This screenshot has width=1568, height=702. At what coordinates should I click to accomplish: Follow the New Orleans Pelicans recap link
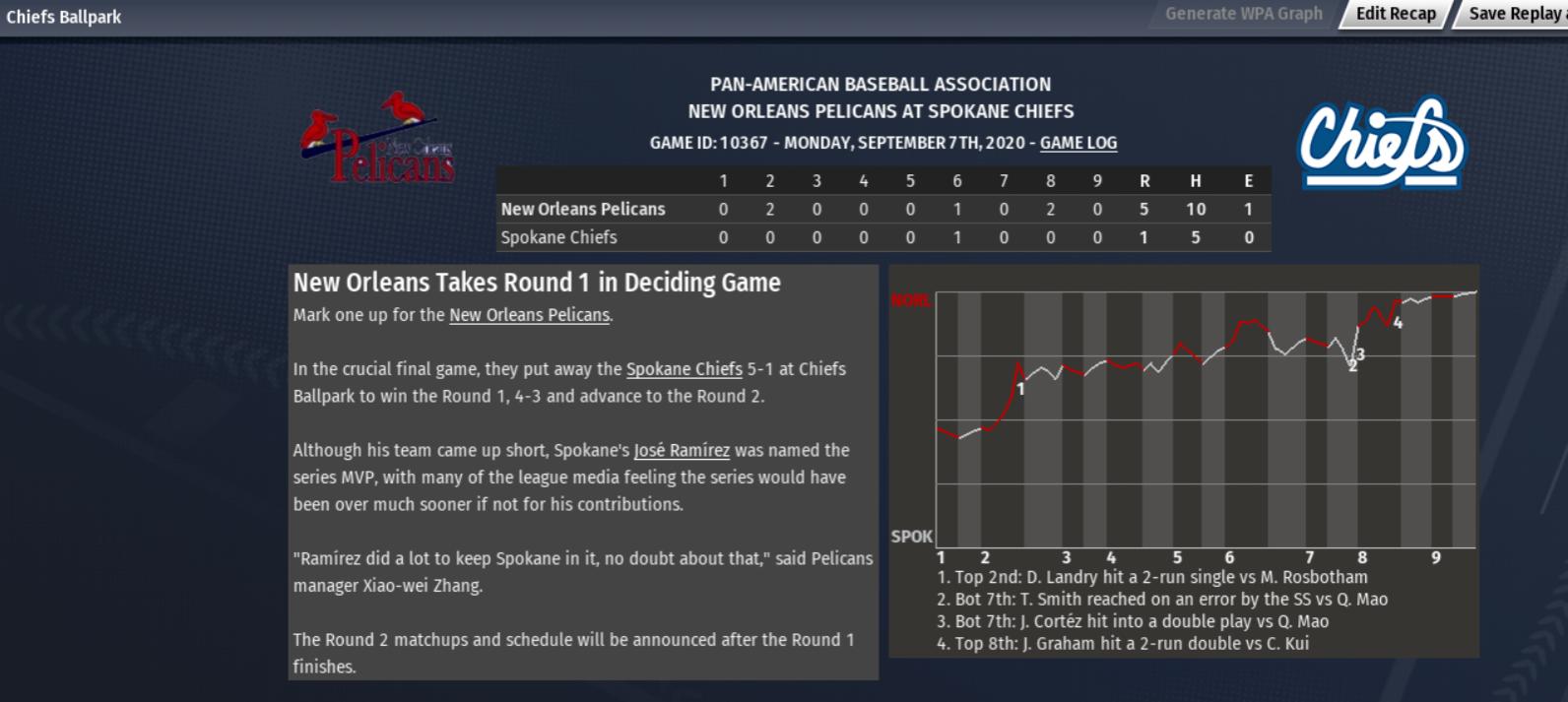pos(529,315)
